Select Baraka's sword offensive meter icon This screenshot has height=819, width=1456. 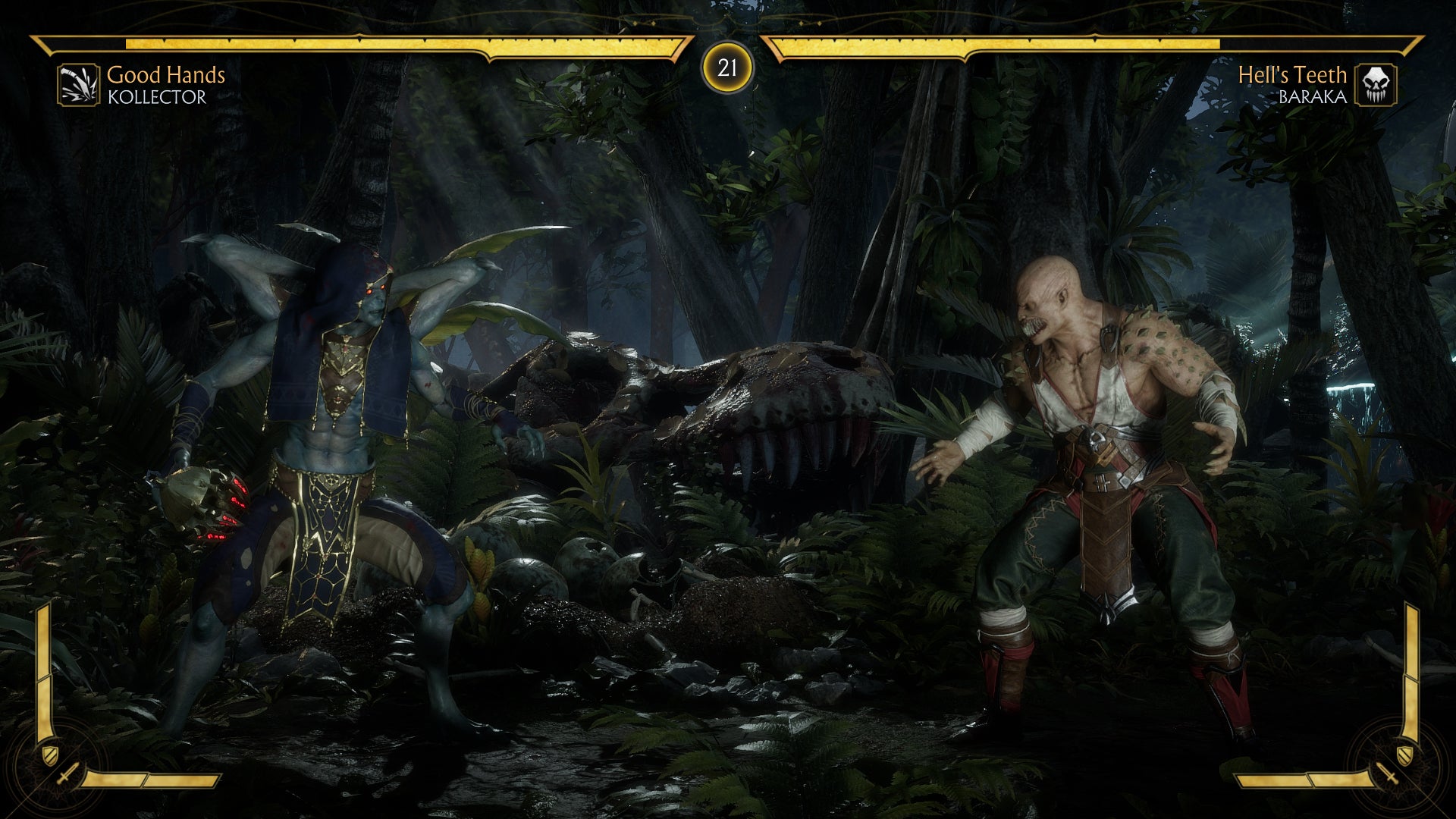(x=1389, y=776)
